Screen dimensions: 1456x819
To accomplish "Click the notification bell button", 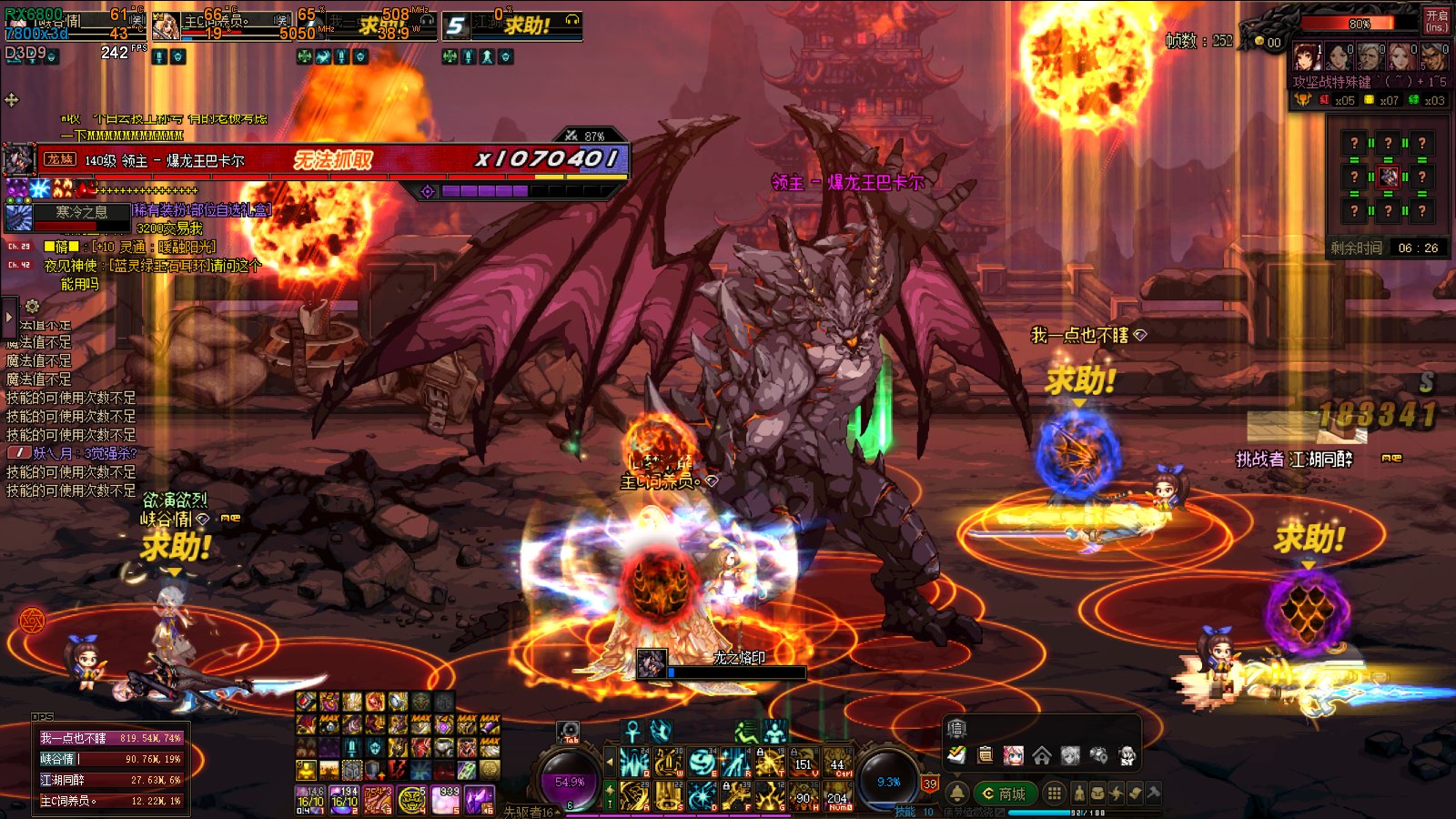I will (x=957, y=794).
